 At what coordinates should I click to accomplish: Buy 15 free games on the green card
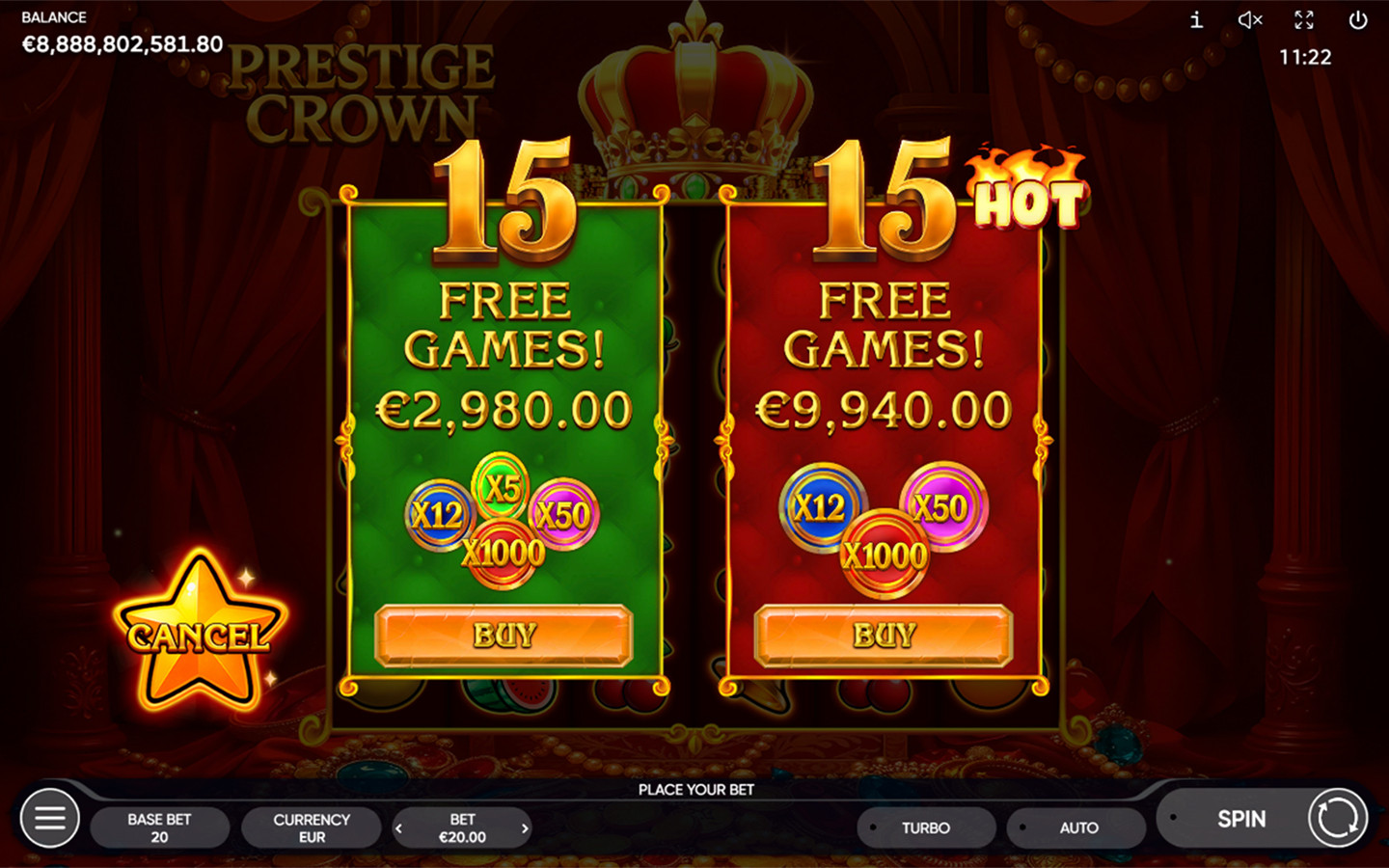[x=504, y=636]
